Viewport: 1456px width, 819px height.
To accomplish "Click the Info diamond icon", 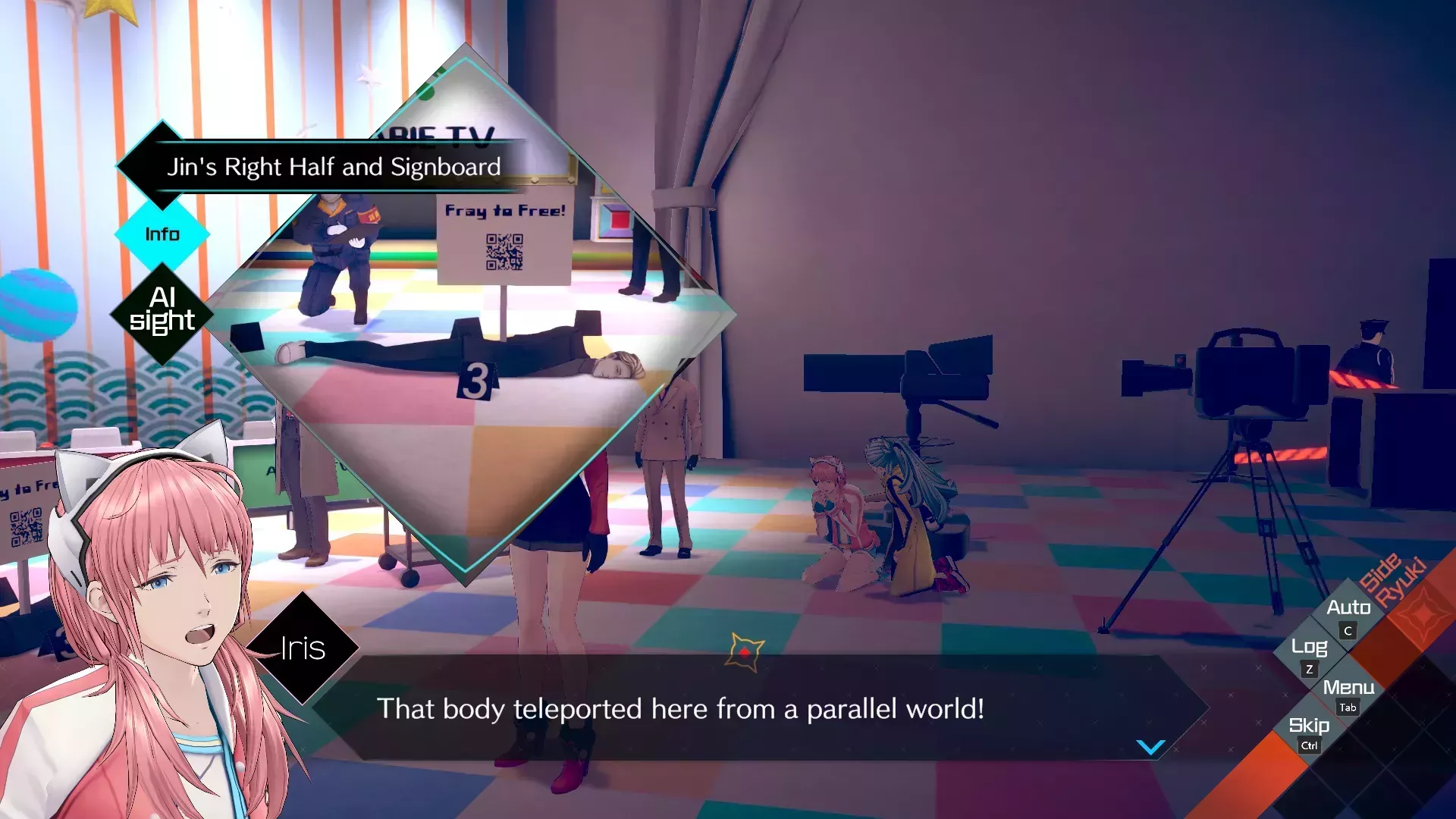I will click(162, 234).
